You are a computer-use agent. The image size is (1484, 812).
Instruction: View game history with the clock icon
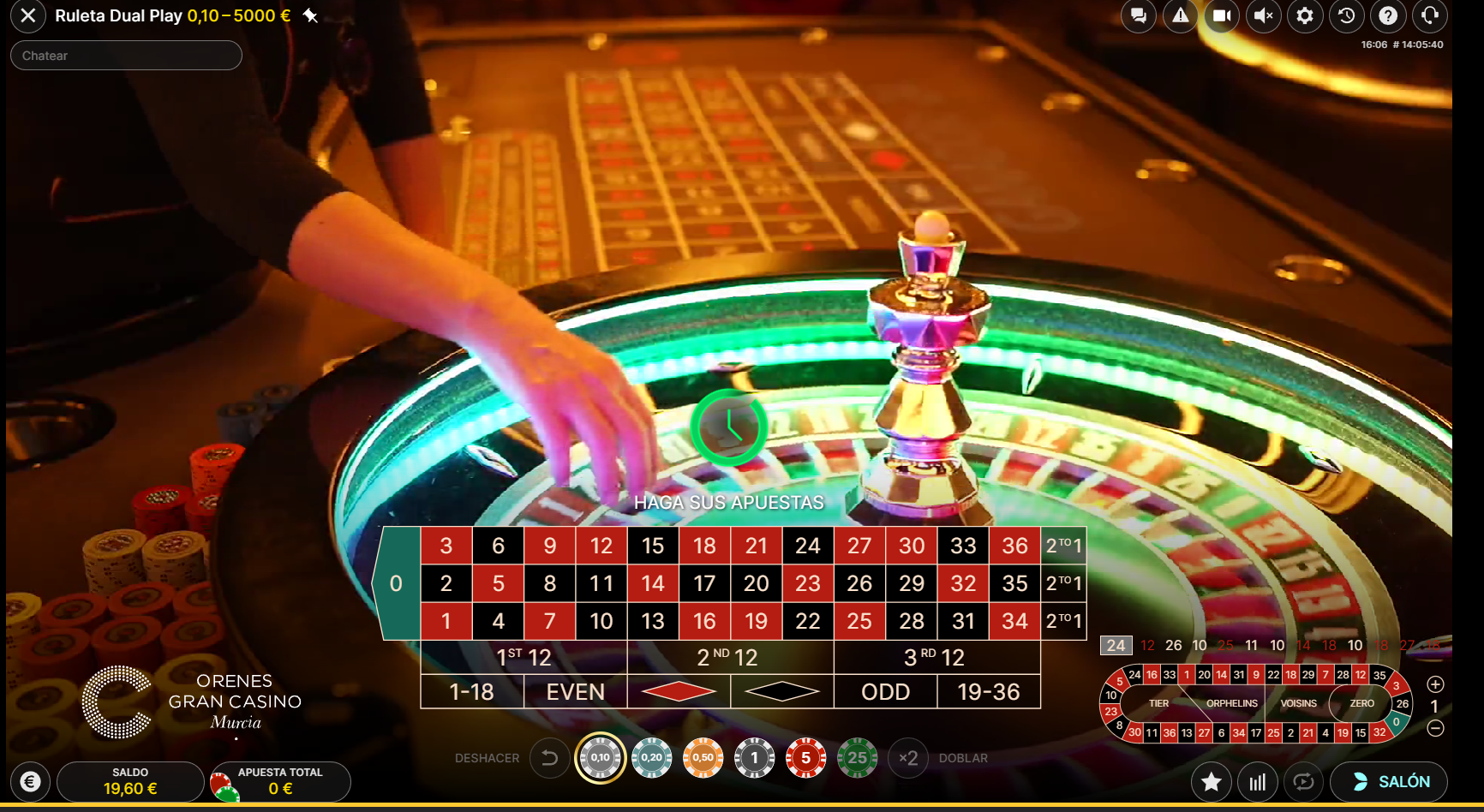pos(1346,15)
